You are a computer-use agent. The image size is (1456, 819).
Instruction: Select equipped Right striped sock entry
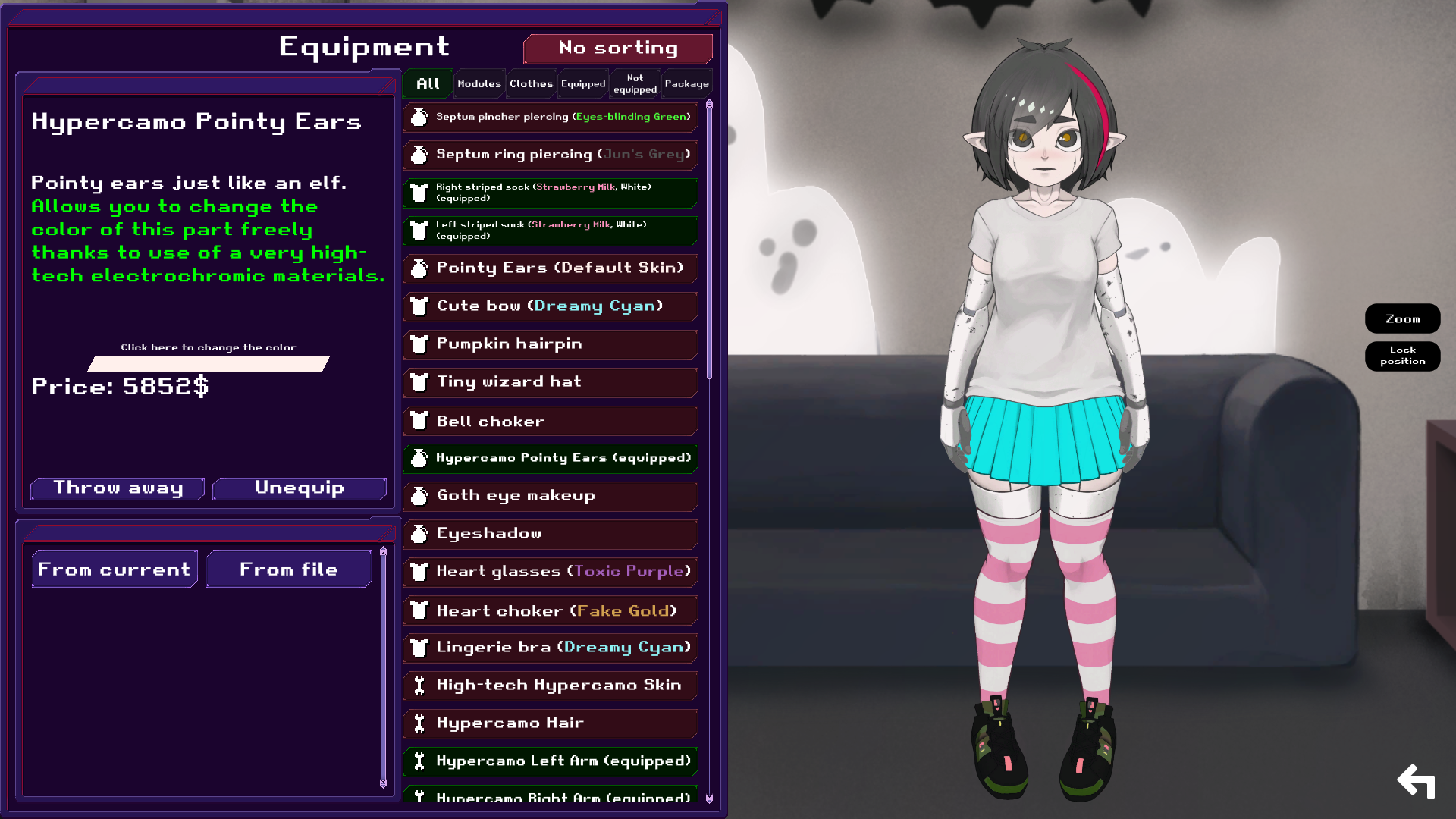pyautogui.click(x=550, y=193)
